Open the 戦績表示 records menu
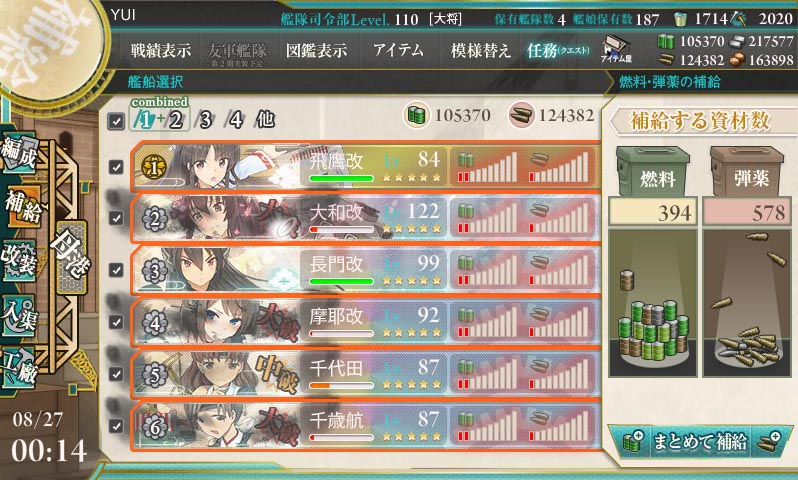This screenshot has height=480, width=798. coord(159,50)
